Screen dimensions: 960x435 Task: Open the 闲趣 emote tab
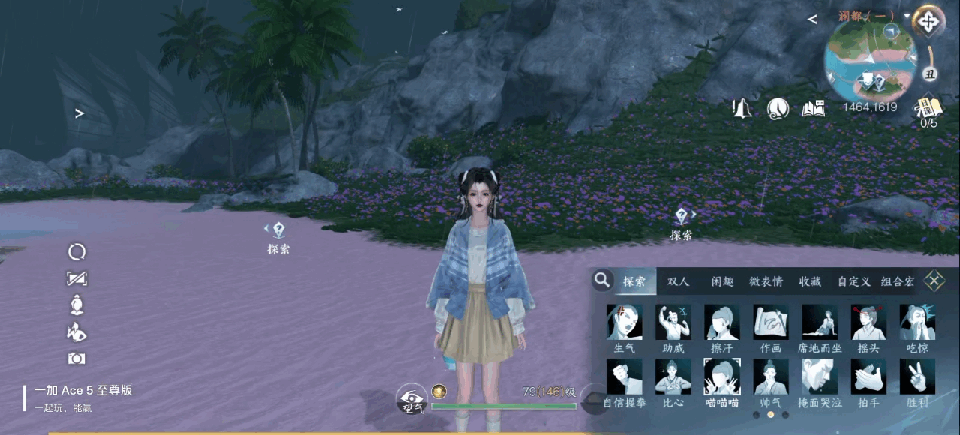pos(722,282)
